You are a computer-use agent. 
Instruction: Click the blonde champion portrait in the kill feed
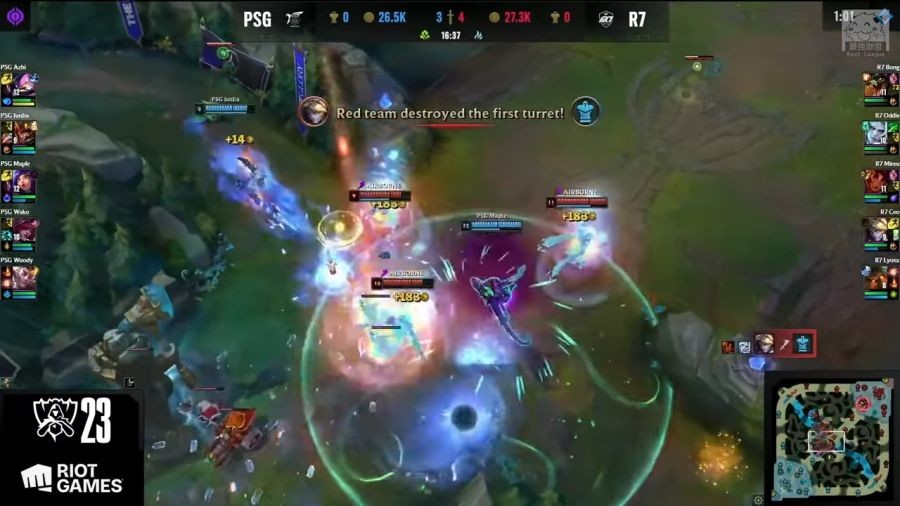[765, 345]
